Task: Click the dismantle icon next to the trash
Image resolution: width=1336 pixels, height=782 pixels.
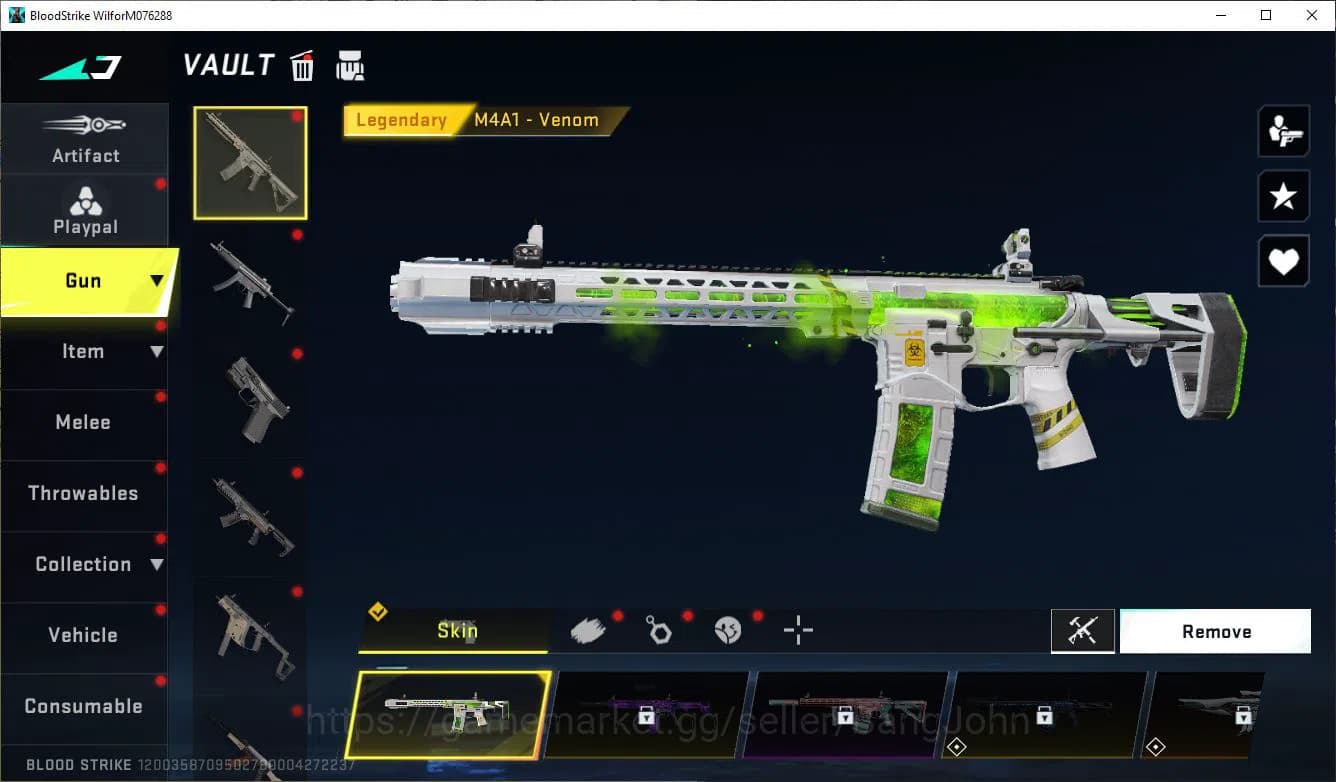Action: [x=349, y=66]
